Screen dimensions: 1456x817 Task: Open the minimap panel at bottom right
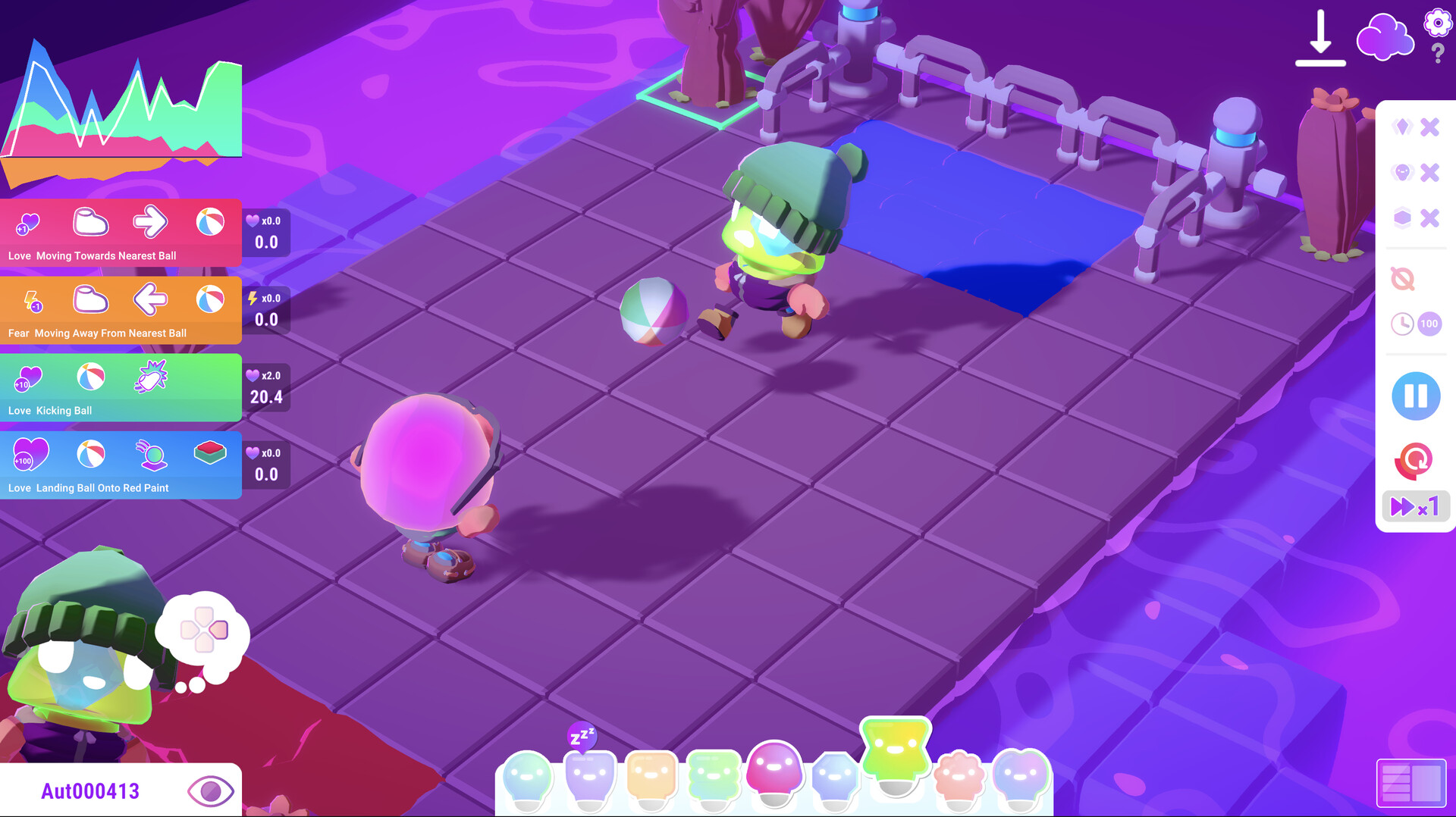(x=1410, y=784)
